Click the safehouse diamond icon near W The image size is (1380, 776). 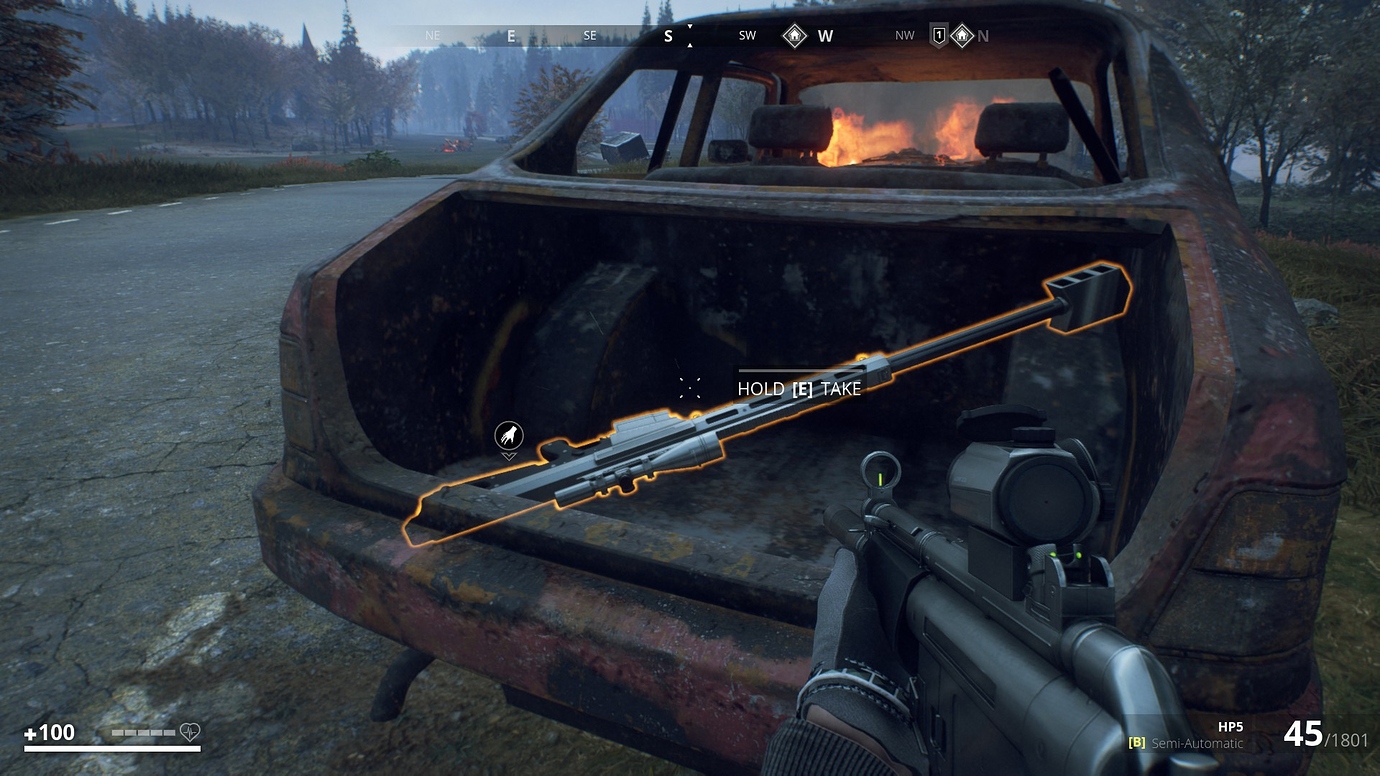coord(795,34)
